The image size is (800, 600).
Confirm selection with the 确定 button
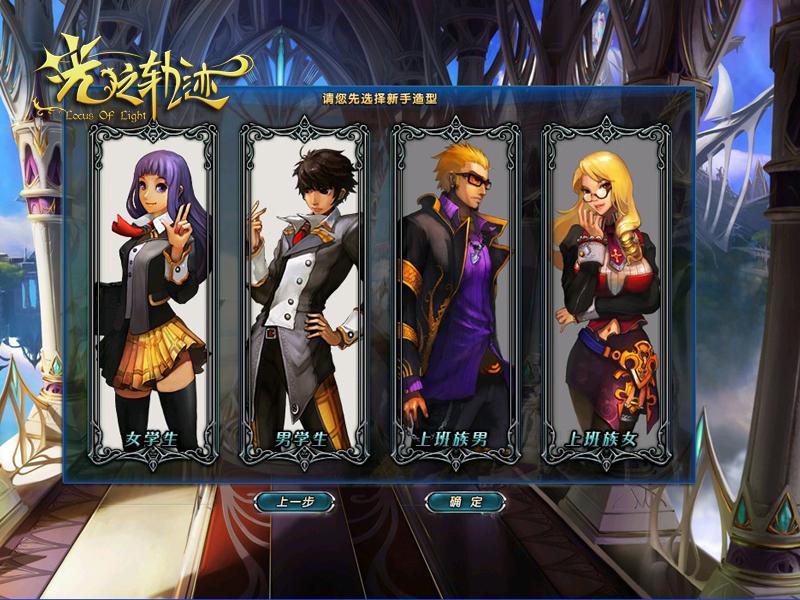point(465,502)
